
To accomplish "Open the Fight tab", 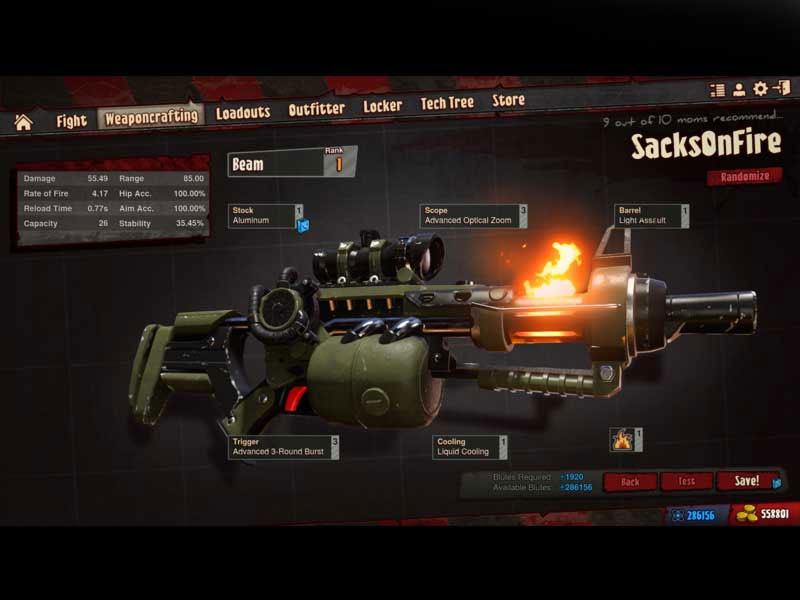I will (x=71, y=121).
